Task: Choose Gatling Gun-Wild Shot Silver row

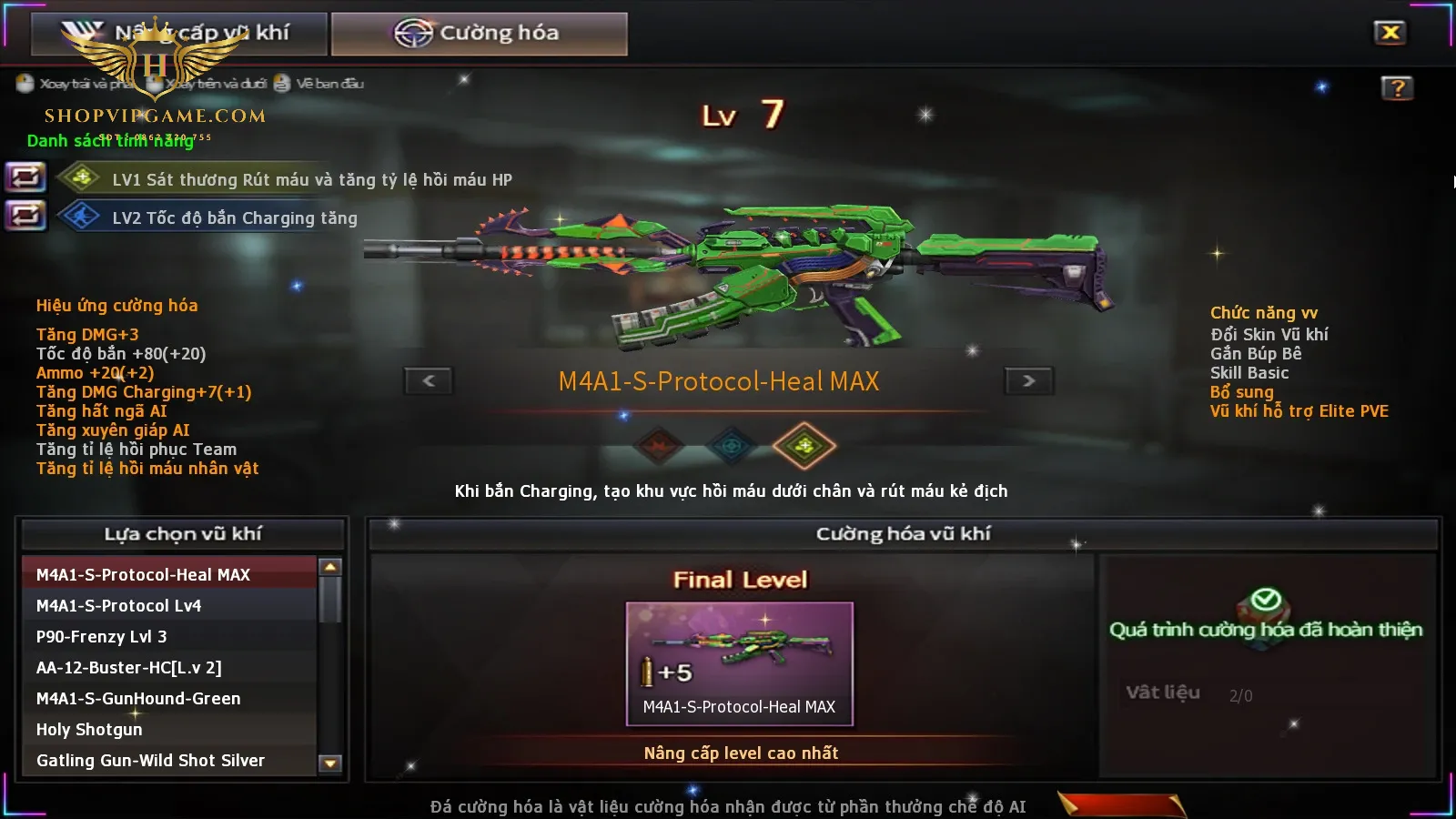Action: point(169,761)
